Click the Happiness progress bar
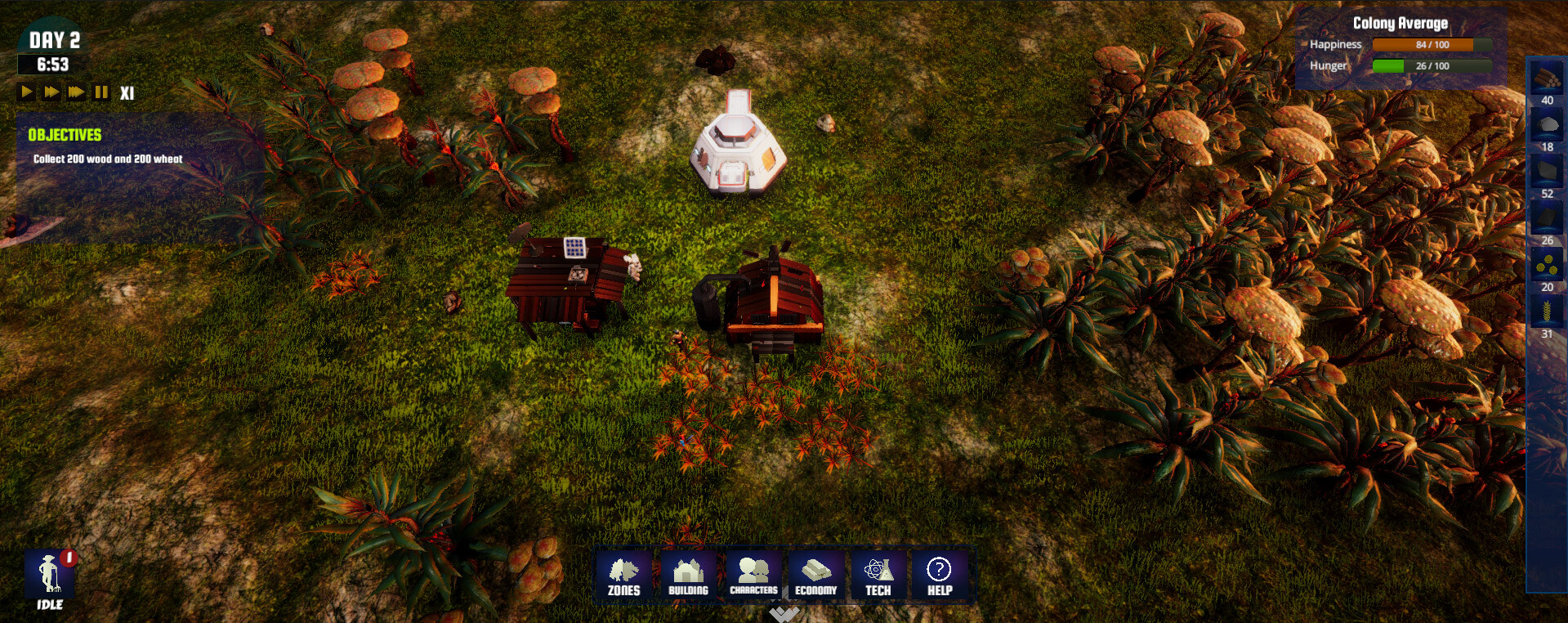 click(x=1434, y=46)
